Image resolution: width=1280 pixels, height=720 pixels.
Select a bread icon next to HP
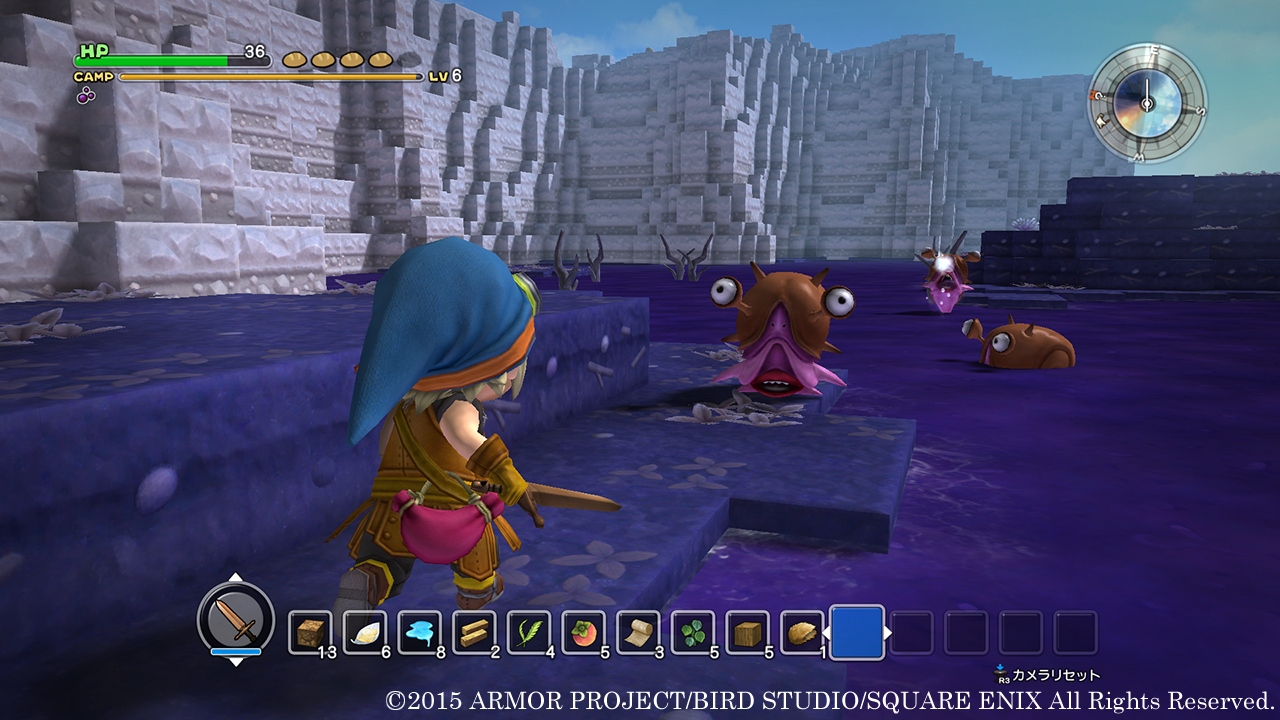[x=294, y=57]
